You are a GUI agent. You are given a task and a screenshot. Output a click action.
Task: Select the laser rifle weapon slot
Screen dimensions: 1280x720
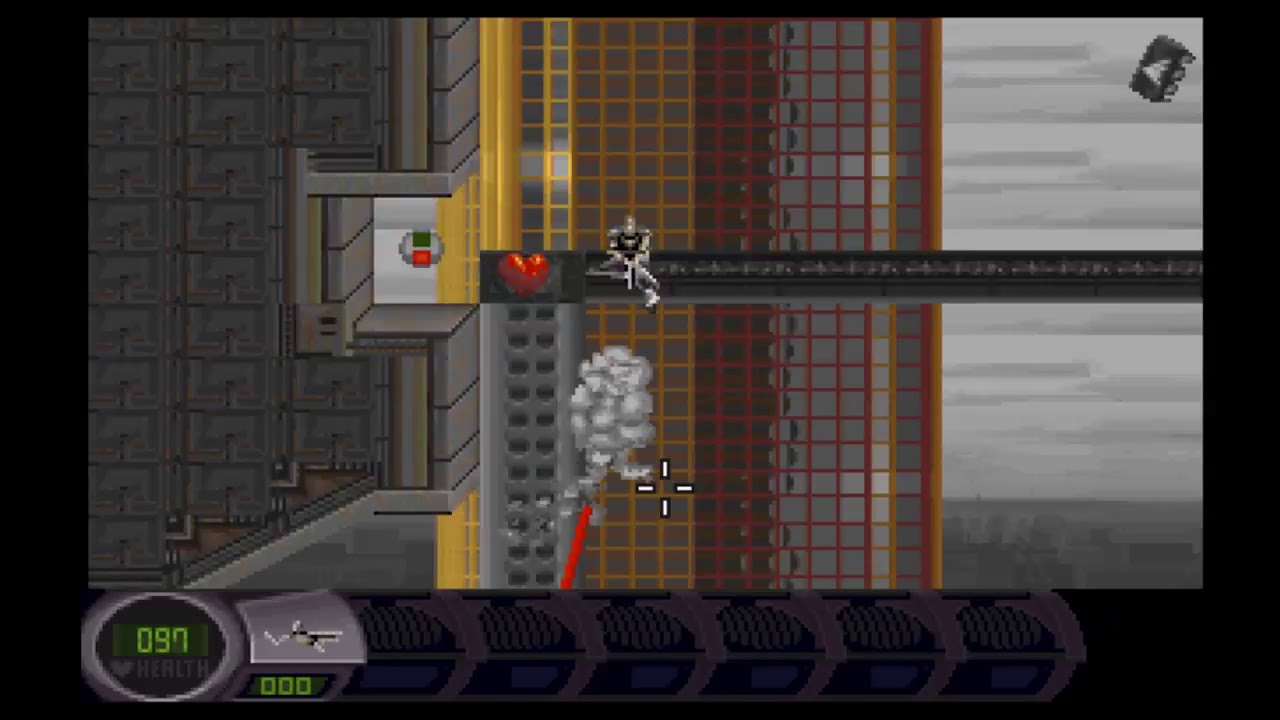[304, 636]
